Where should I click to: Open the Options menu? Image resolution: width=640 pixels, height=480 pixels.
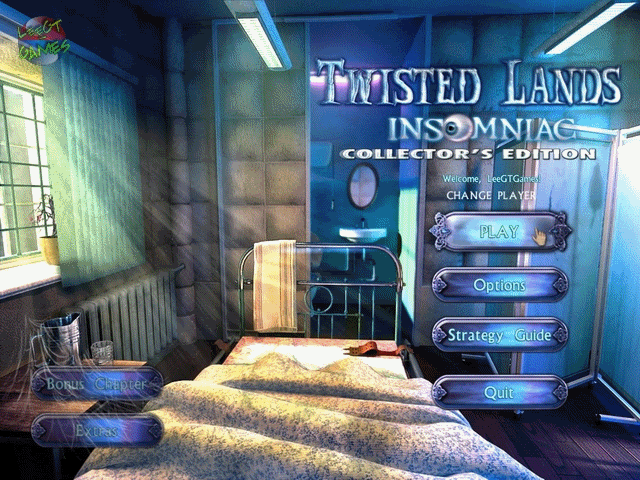pyautogui.click(x=499, y=285)
